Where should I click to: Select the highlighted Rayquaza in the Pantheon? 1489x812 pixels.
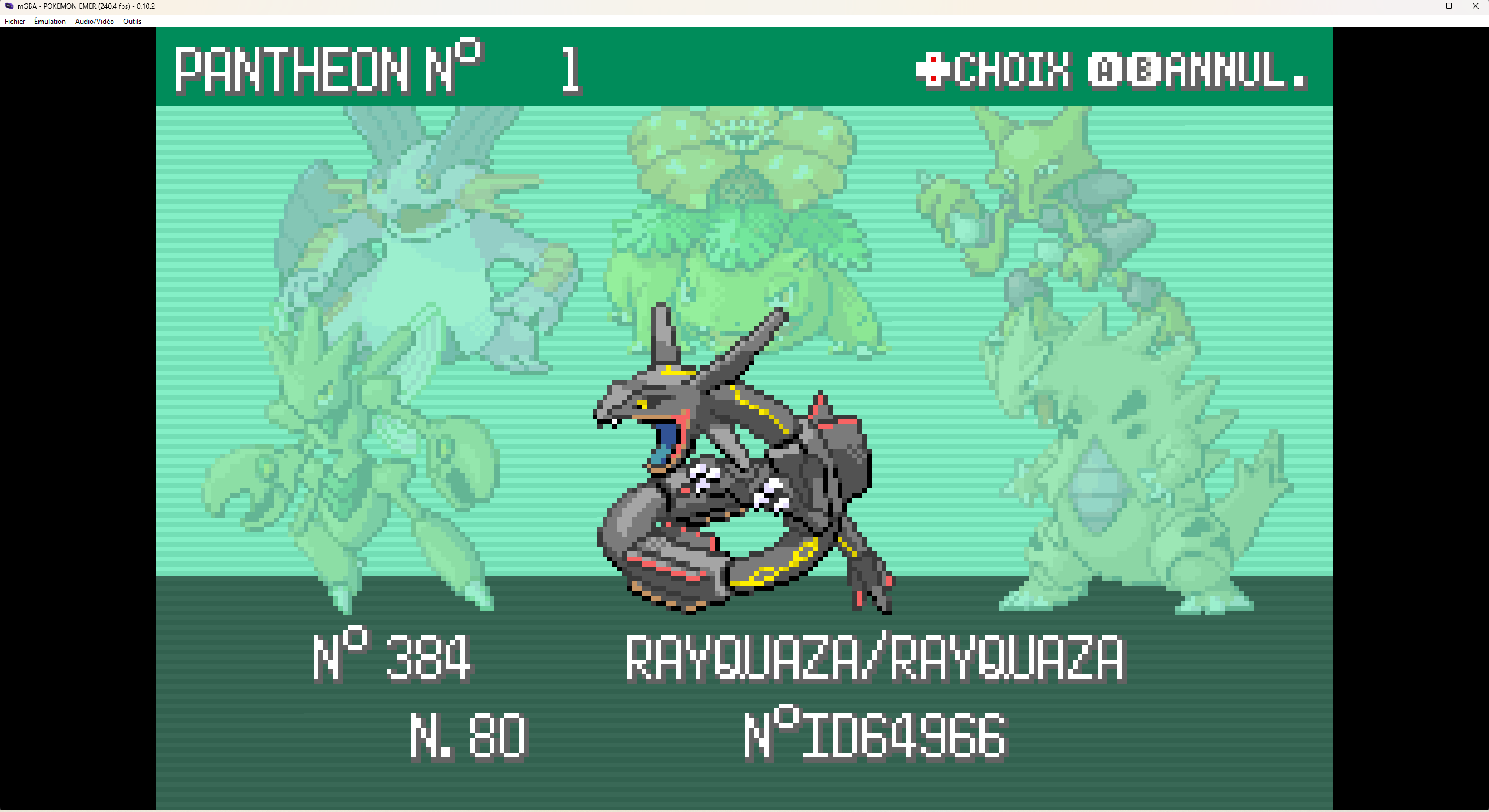739,465
